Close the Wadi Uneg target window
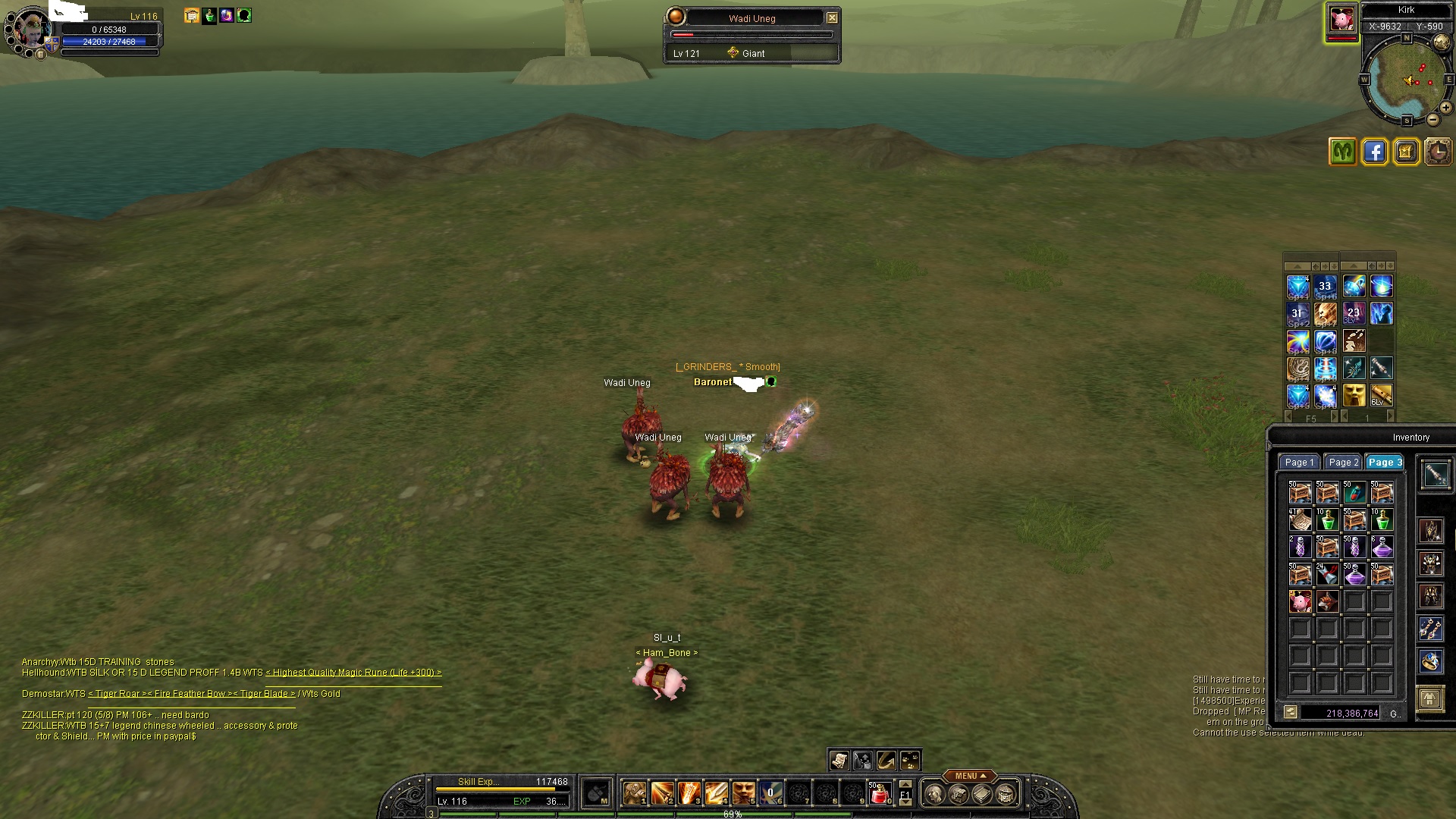 click(832, 17)
